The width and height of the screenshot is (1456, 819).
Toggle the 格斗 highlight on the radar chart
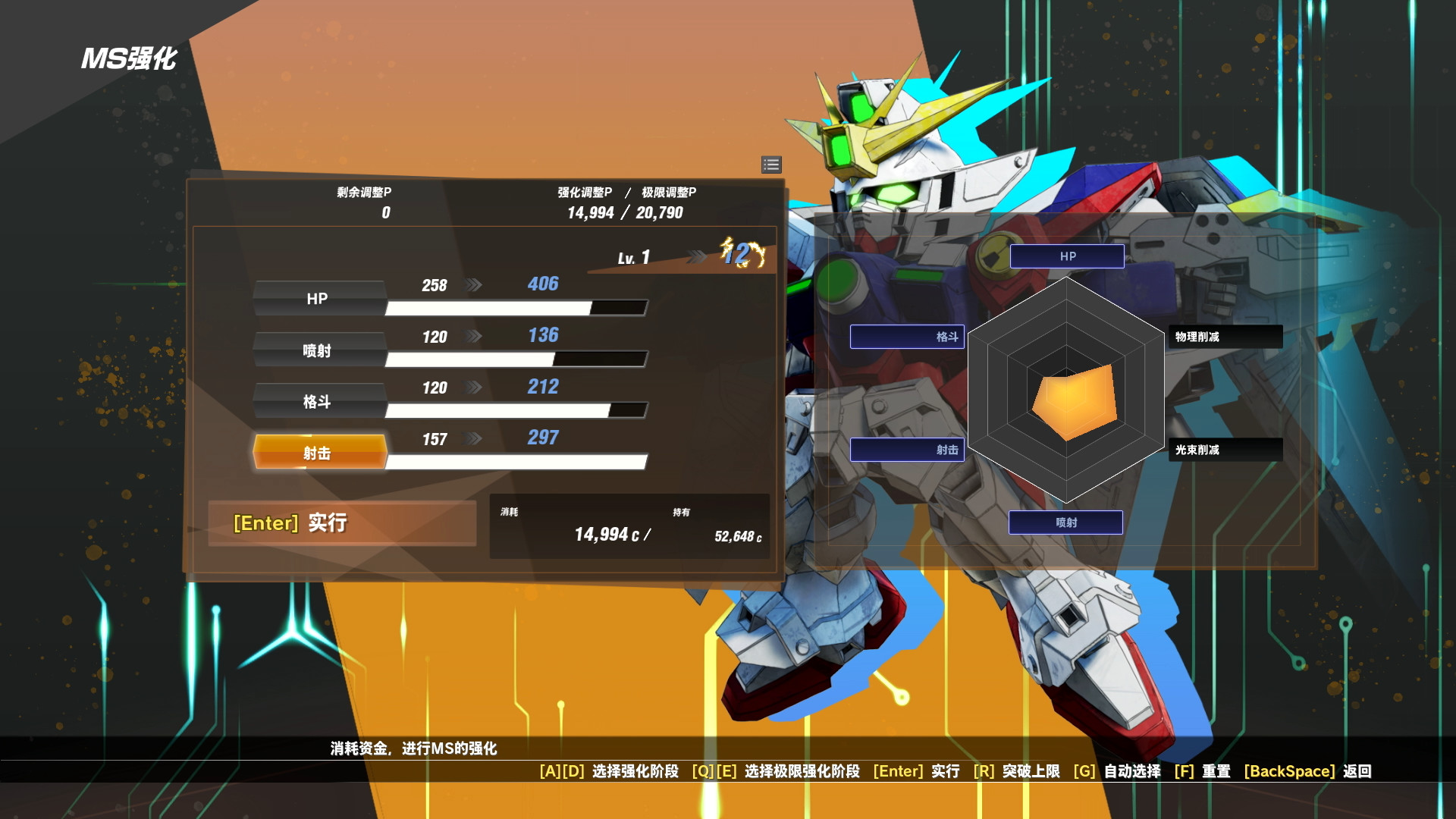point(907,337)
